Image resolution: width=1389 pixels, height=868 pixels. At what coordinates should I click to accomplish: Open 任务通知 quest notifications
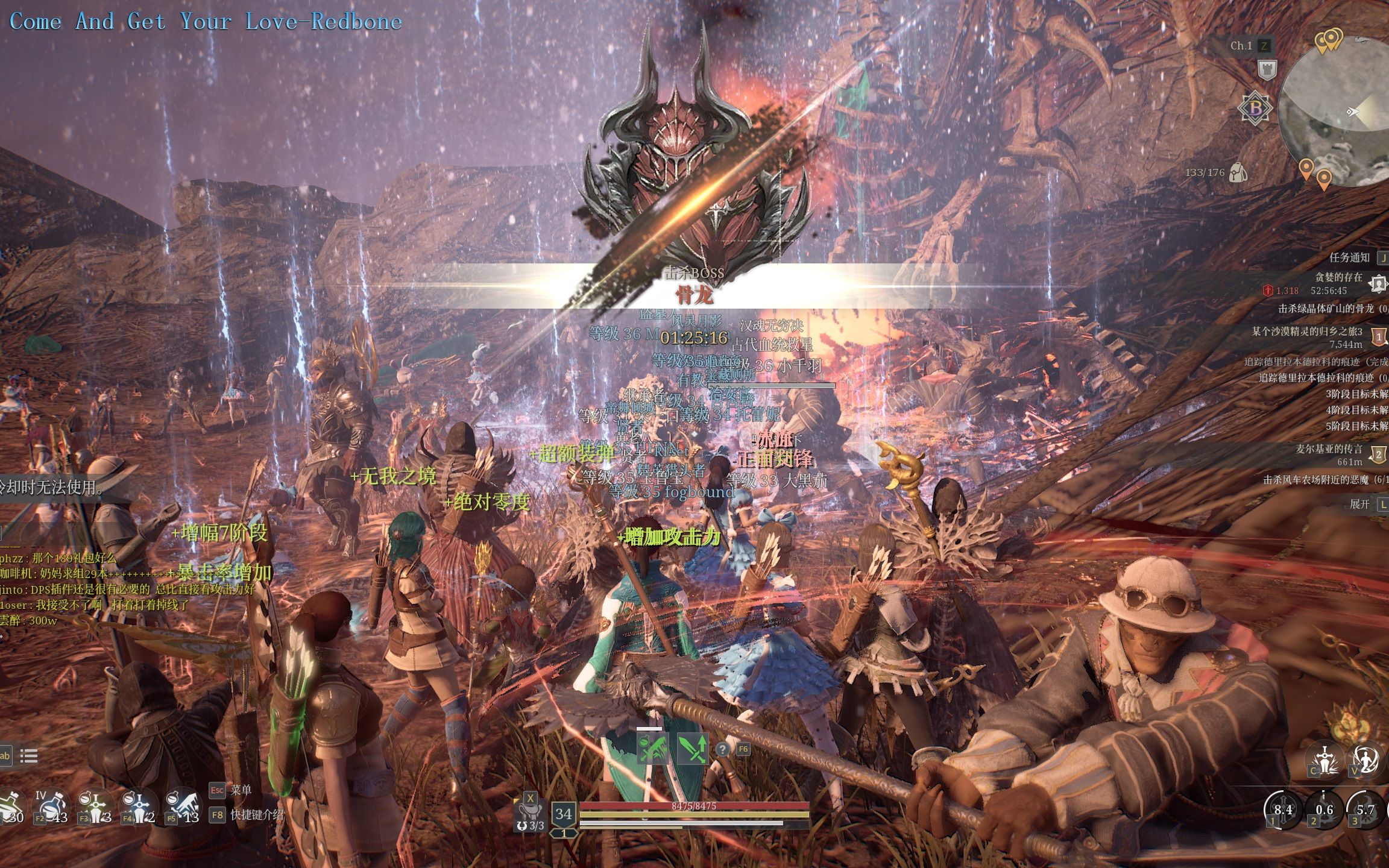1349,258
